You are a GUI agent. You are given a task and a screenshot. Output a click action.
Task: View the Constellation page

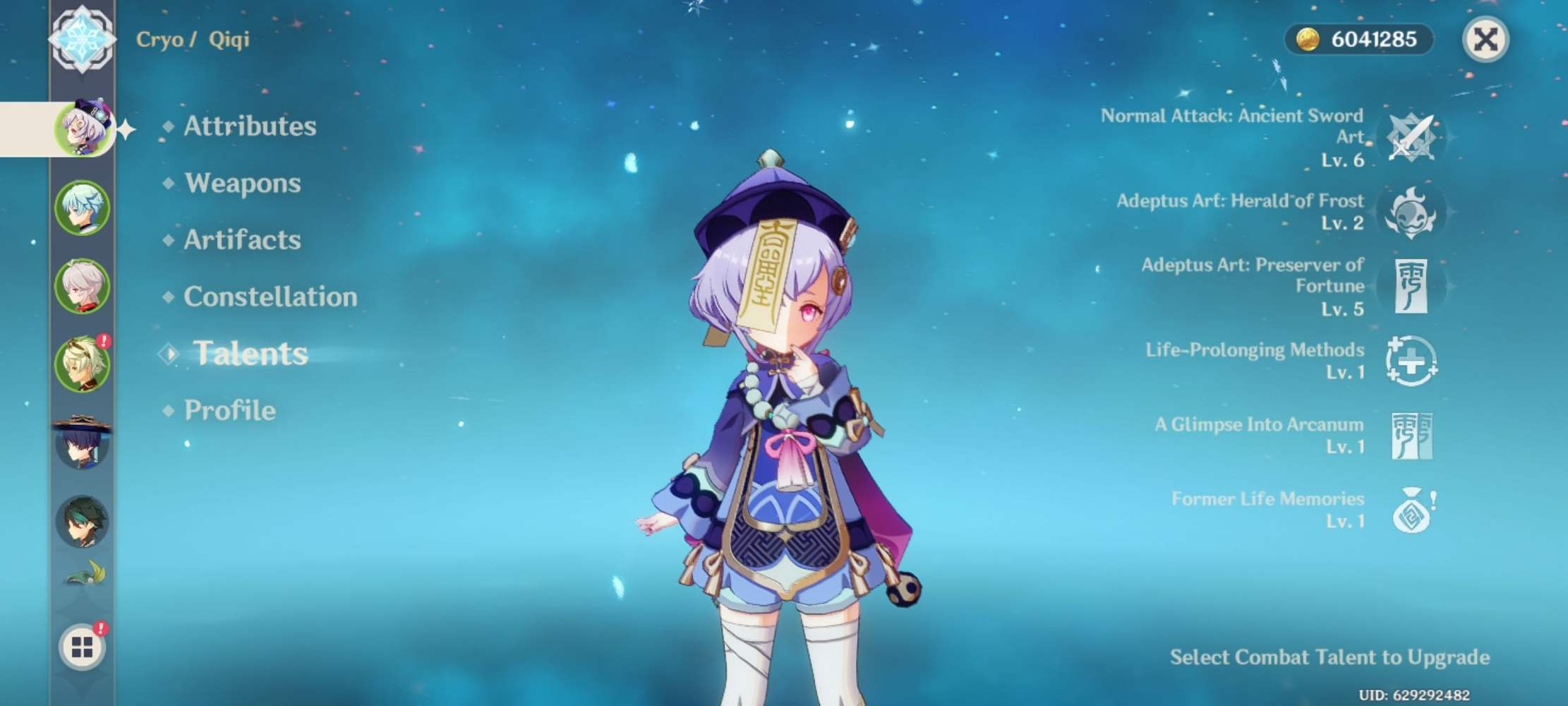(270, 297)
